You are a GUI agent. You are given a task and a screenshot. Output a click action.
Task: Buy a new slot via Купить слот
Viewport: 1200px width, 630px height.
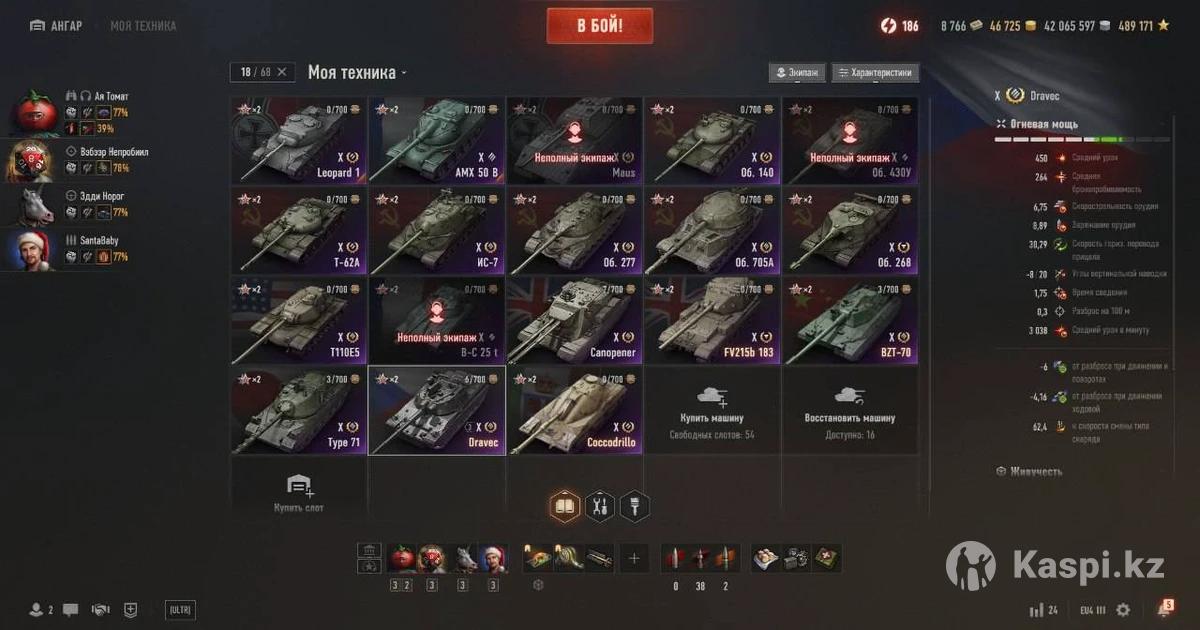click(x=299, y=493)
